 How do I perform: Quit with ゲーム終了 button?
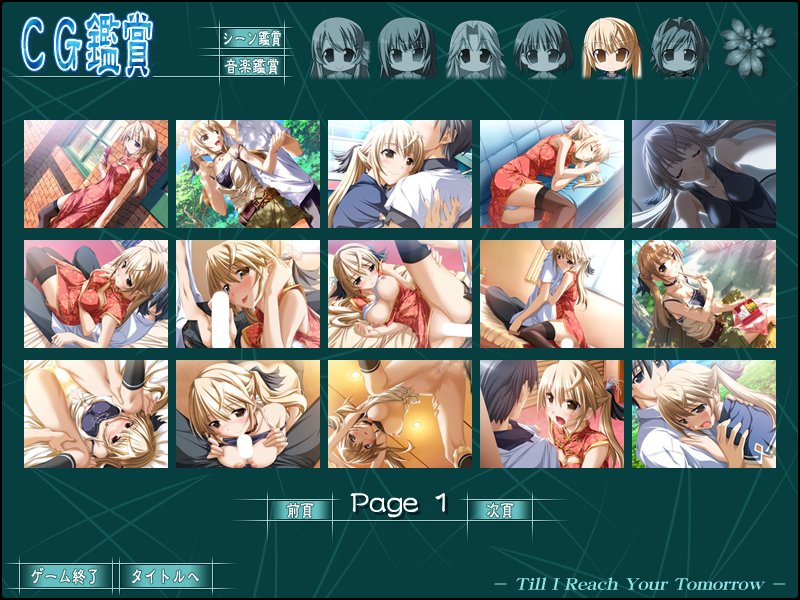65,576
